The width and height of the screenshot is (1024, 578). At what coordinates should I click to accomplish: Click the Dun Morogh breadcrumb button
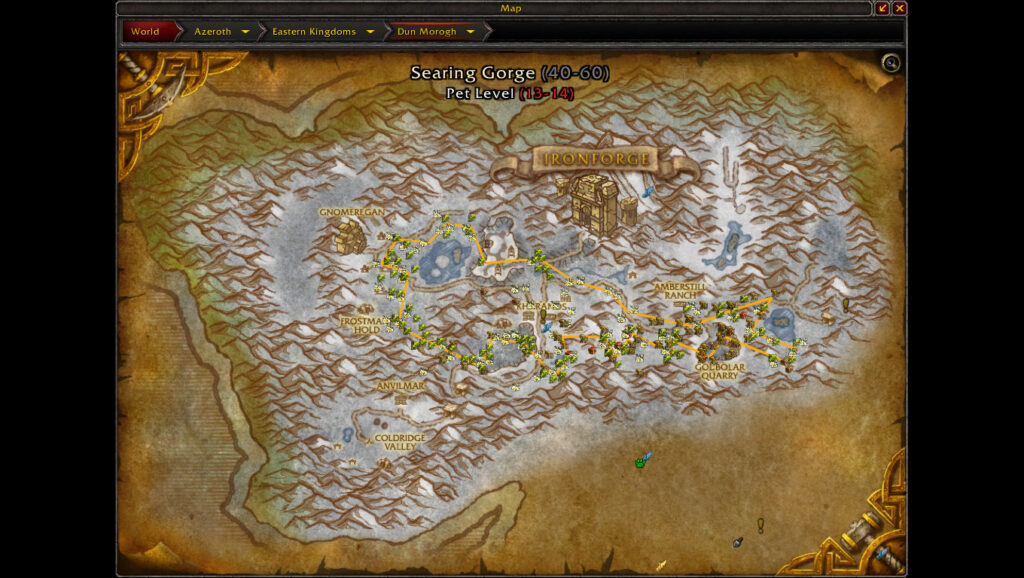426,32
